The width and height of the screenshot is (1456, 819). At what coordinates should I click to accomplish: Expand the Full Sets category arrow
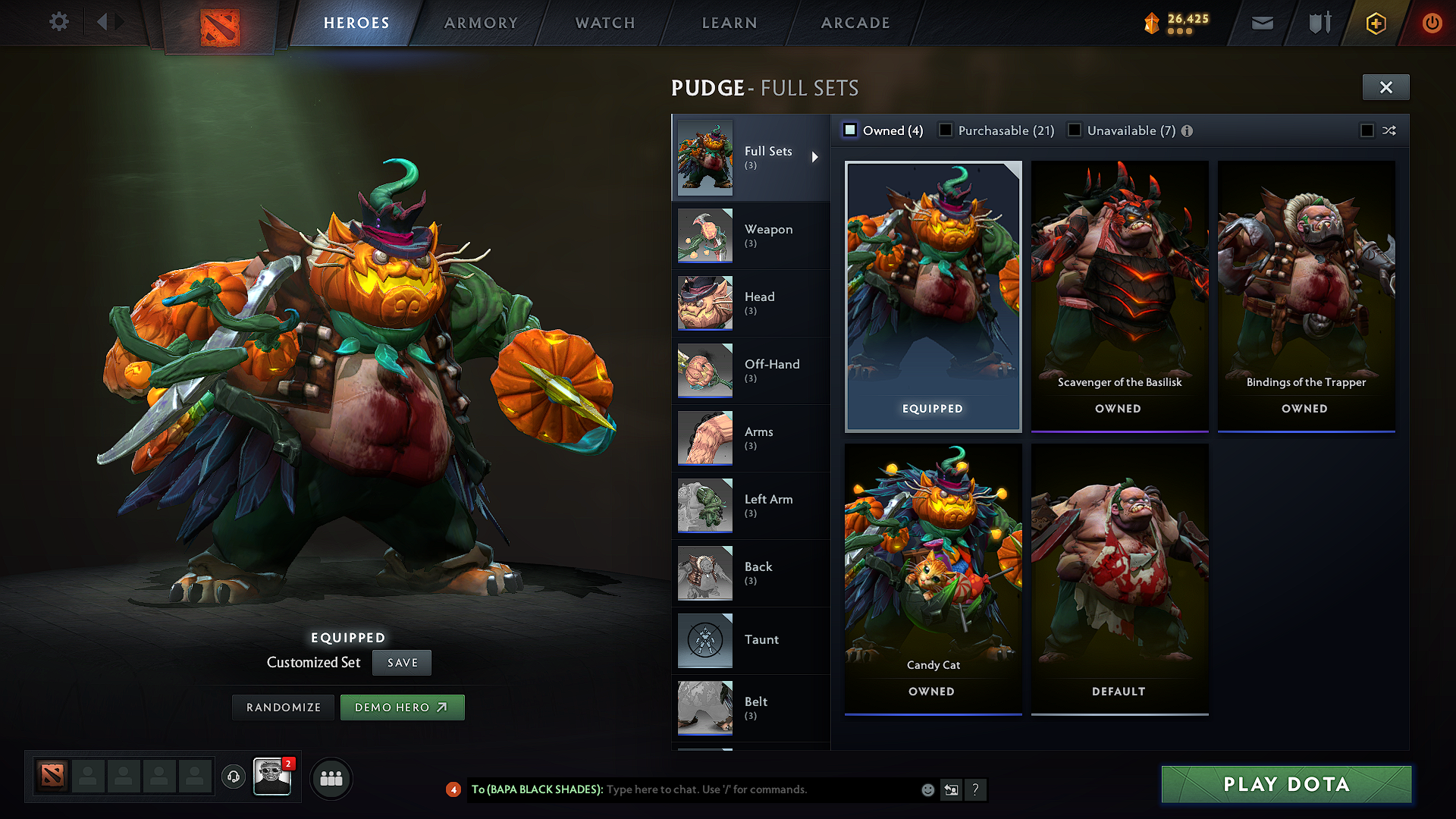pos(817,158)
